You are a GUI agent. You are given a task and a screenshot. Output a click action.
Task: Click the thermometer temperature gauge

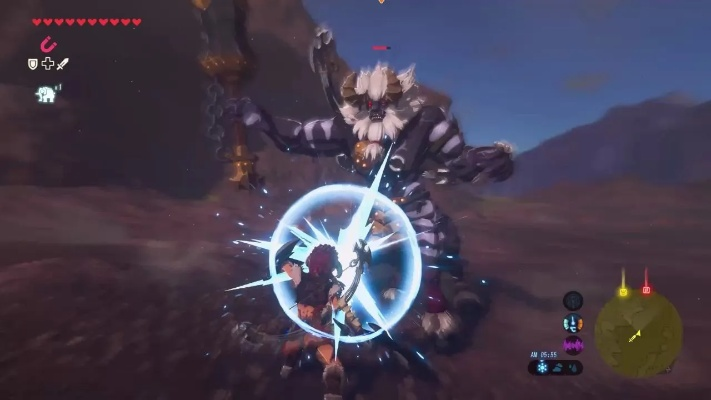click(572, 323)
